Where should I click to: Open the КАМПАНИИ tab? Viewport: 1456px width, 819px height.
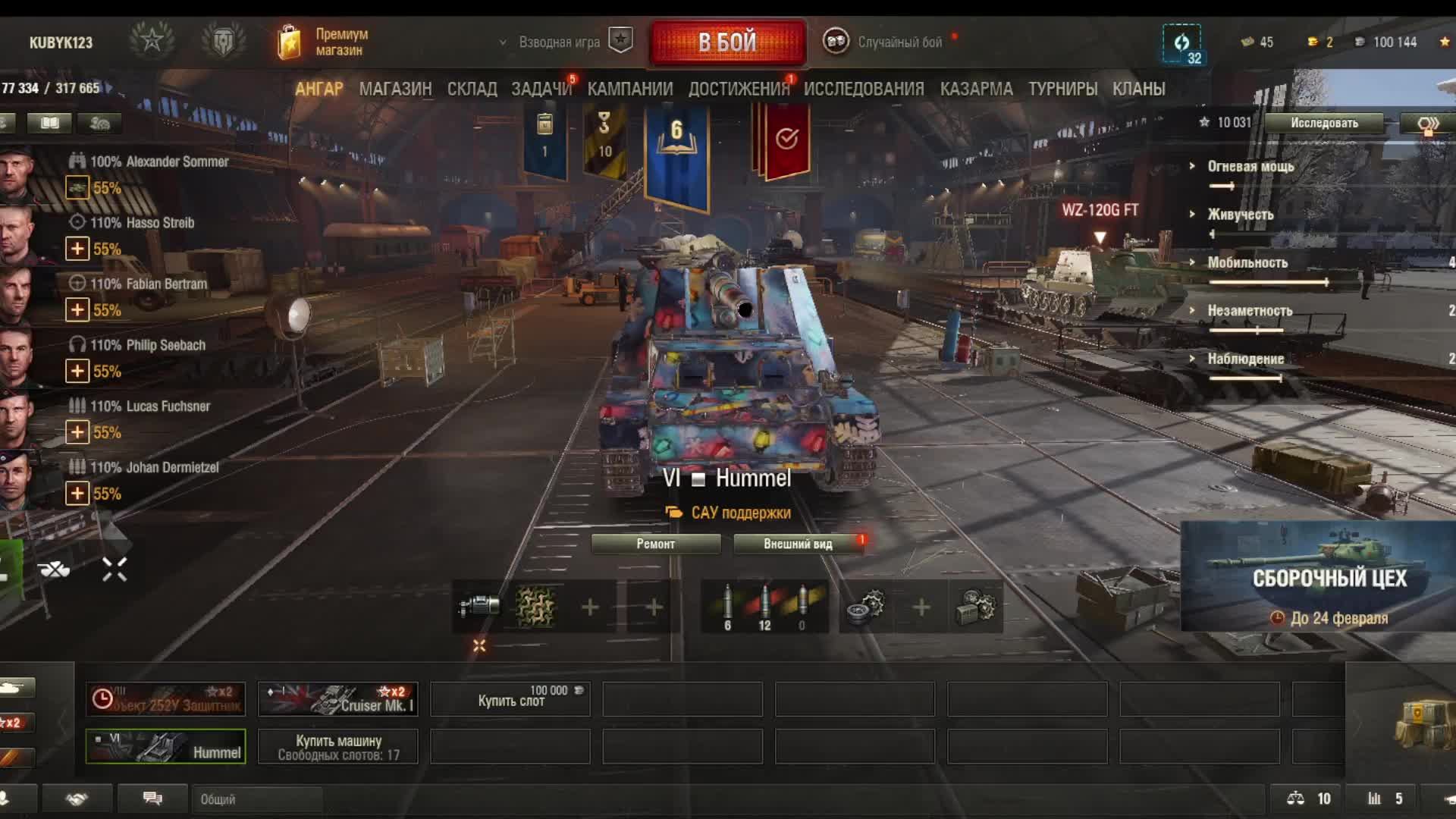[x=629, y=89]
